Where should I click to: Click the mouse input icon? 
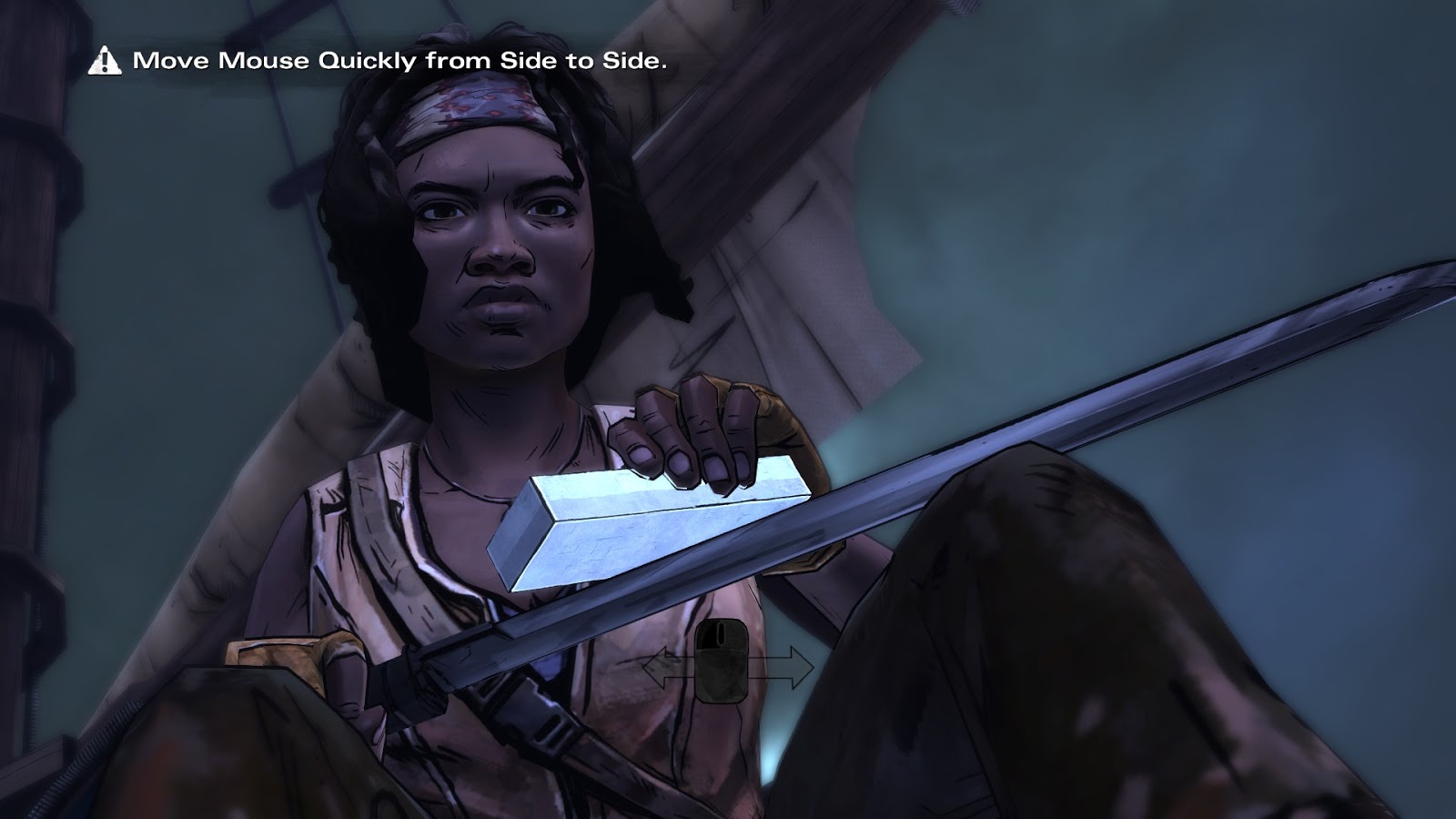pyautogui.click(x=722, y=662)
